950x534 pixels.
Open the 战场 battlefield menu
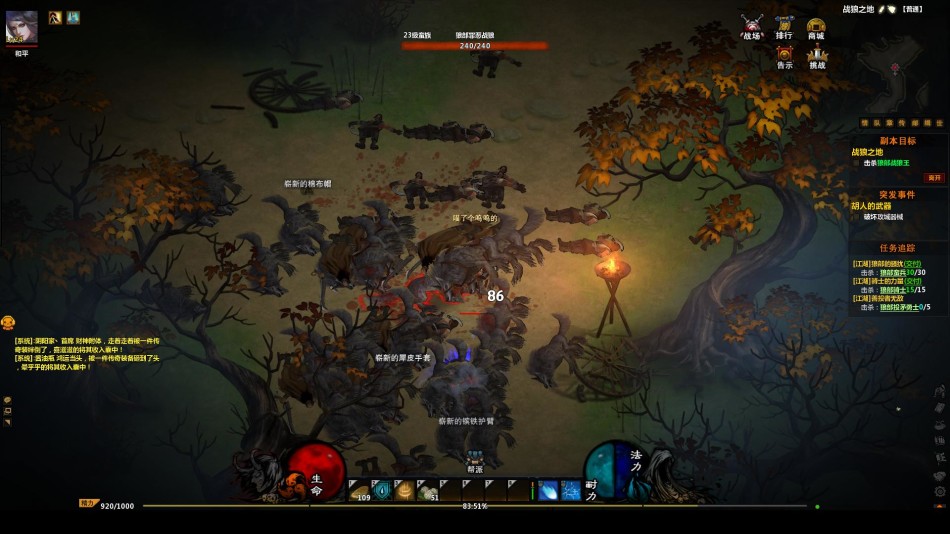click(x=752, y=25)
